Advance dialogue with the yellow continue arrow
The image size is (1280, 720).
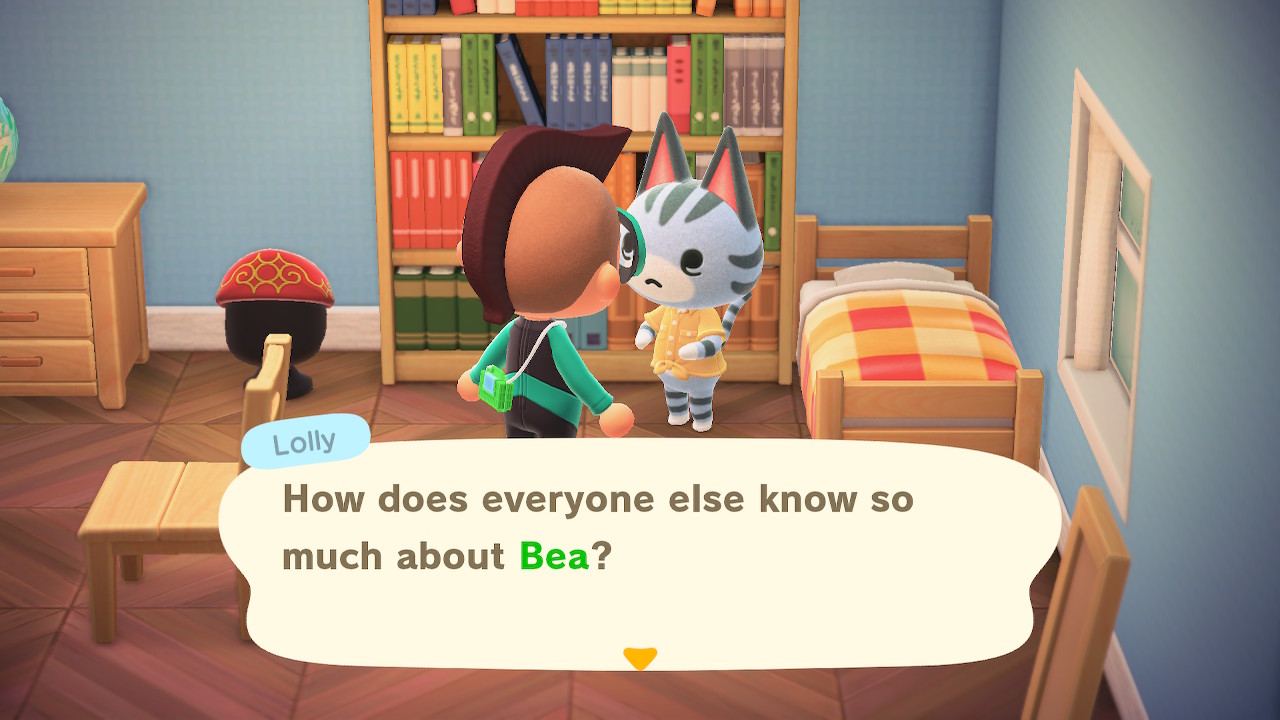pyautogui.click(x=640, y=658)
